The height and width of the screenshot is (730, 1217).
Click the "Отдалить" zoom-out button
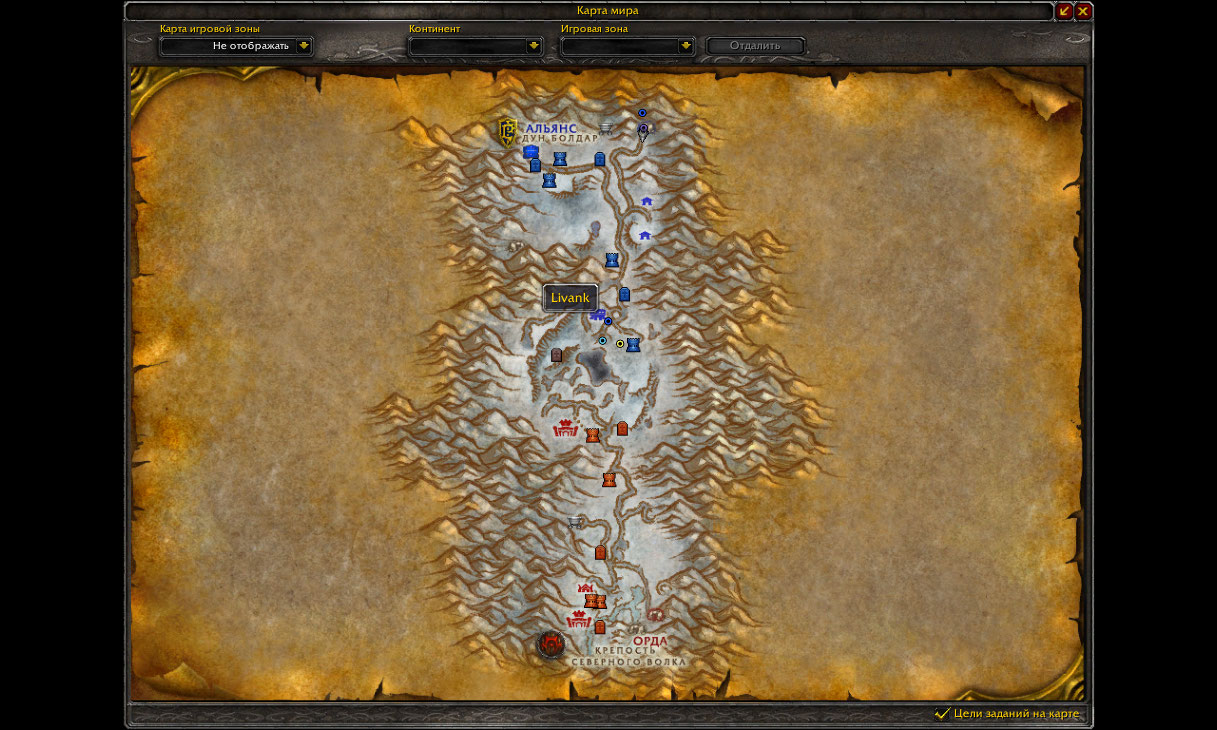755,46
